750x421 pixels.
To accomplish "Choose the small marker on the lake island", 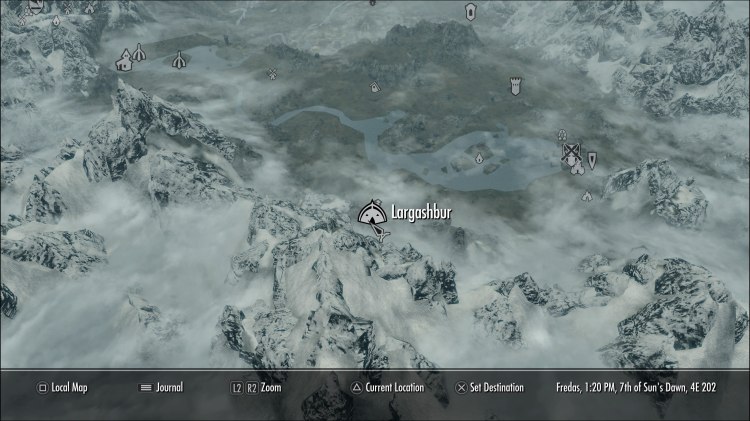I will pyautogui.click(x=478, y=157).
